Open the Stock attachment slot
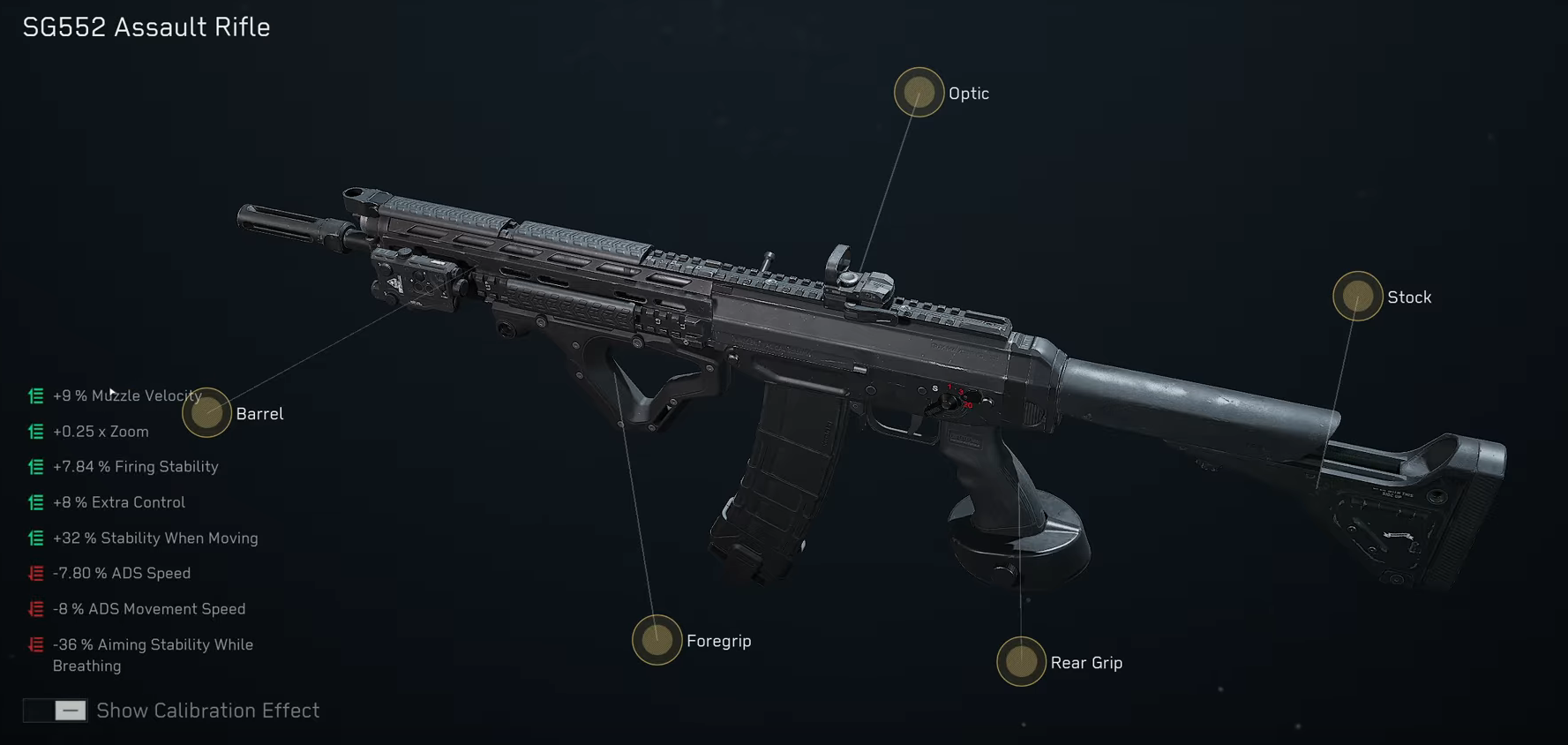1568x745 pixels. coord(1356,297)
